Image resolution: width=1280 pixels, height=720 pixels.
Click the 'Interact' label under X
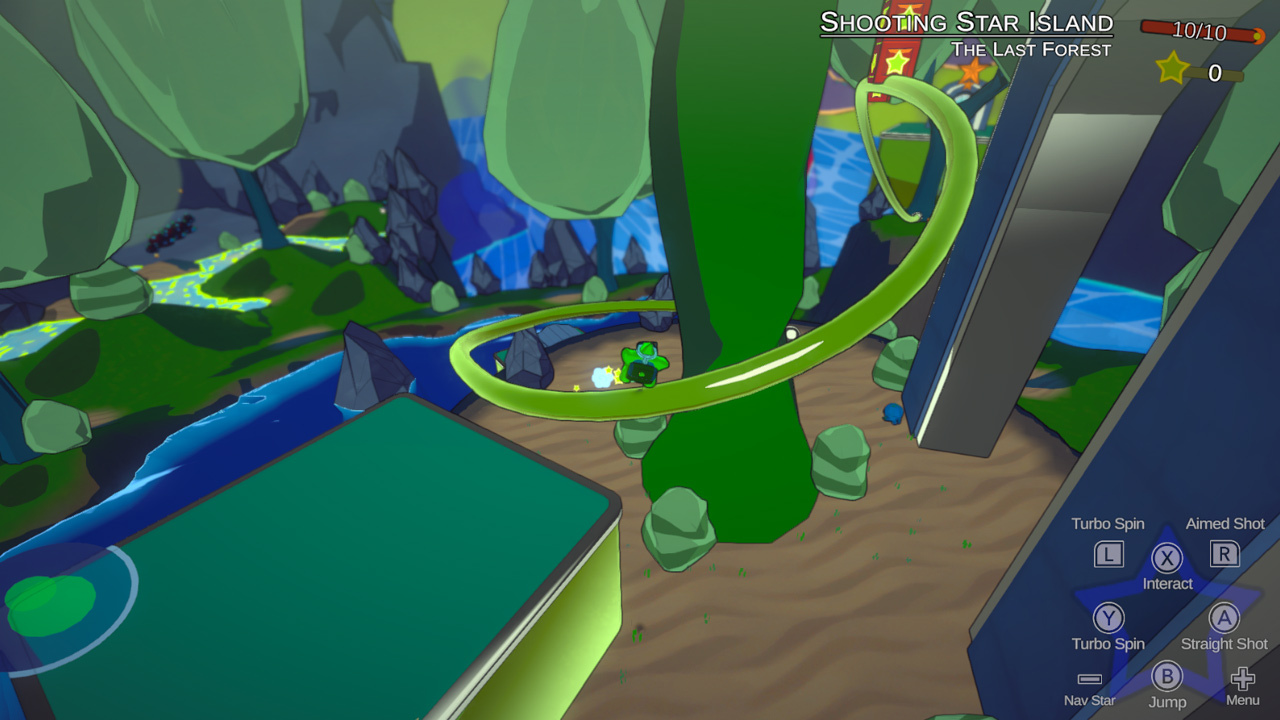(1167, 585)
